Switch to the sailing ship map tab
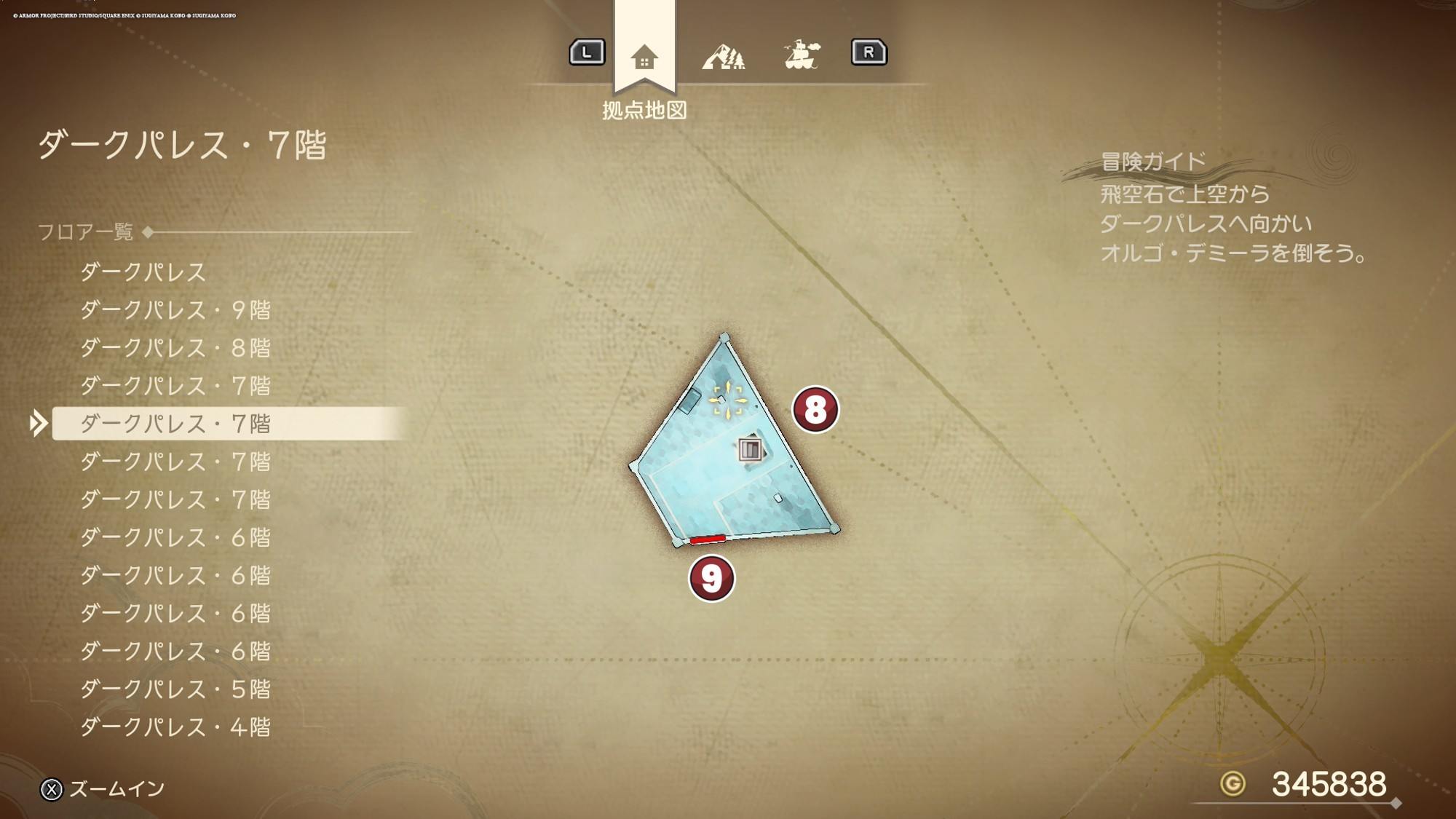The image size is (1456, 819). pos(802,55)
